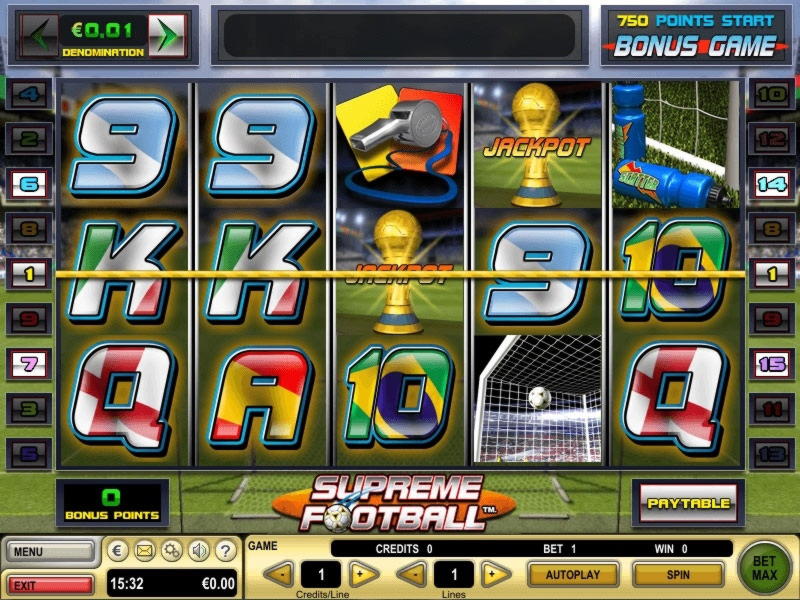
Task: Click the euro currency icon
Action: click(x=117, y=550)
